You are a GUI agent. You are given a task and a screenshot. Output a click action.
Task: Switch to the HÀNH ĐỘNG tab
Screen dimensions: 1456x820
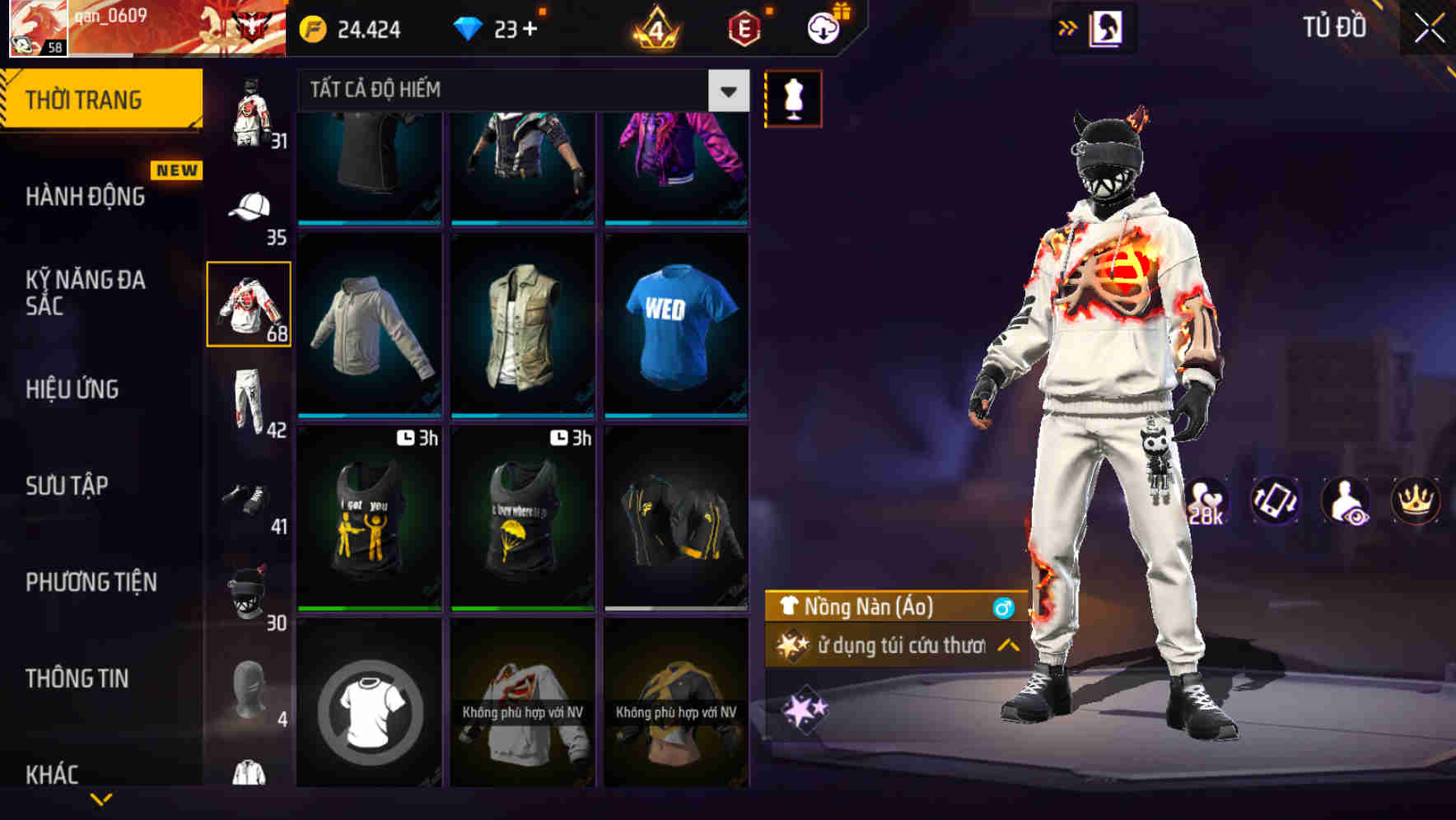tap(86, 197)
